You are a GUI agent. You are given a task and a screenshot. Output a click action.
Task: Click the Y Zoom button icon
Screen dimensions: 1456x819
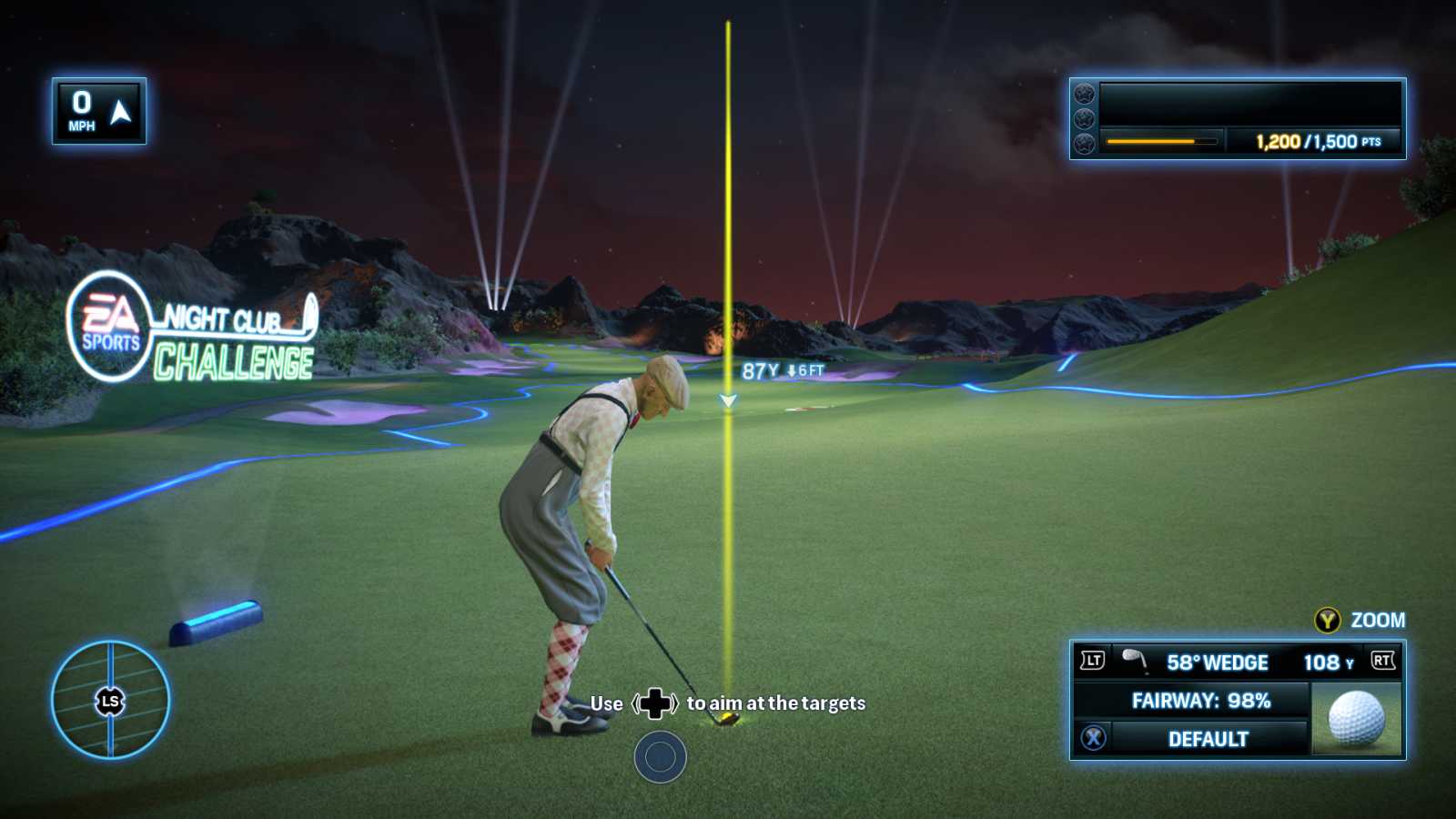(1328, 620)
